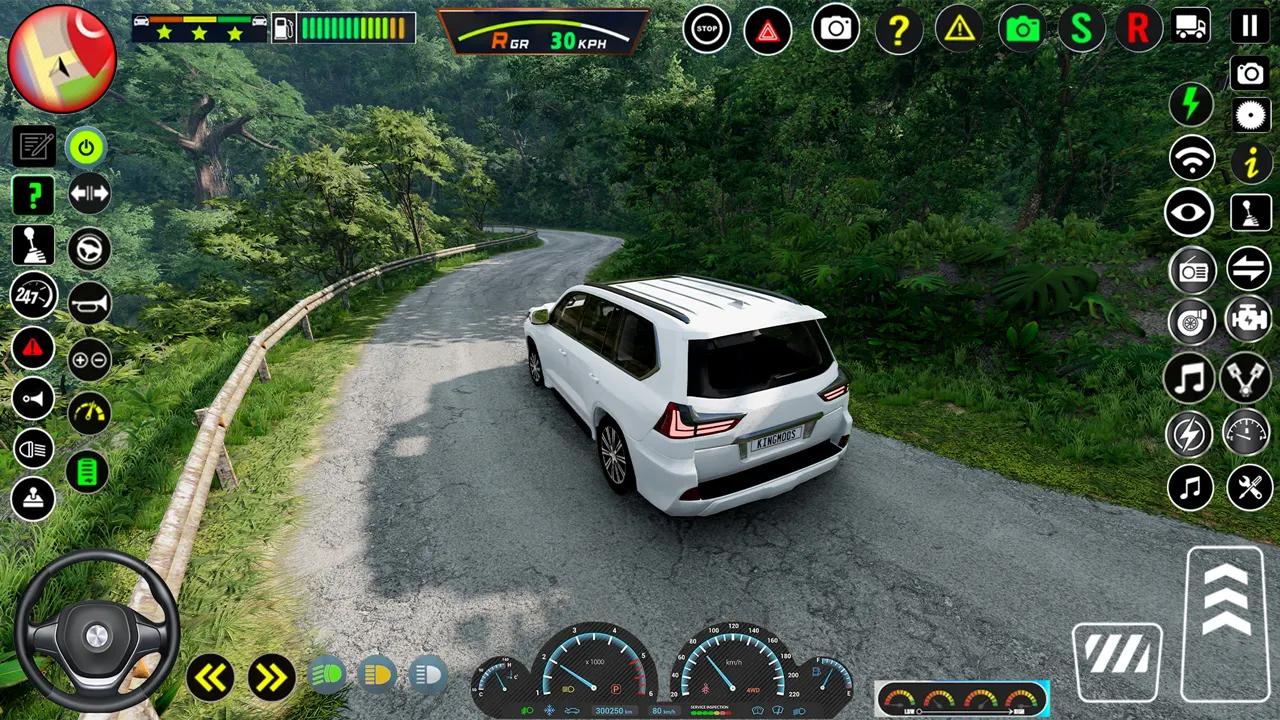Open the radio button
The height and width of the screenshot is (720, 1280).
(x=1192, y=270)
